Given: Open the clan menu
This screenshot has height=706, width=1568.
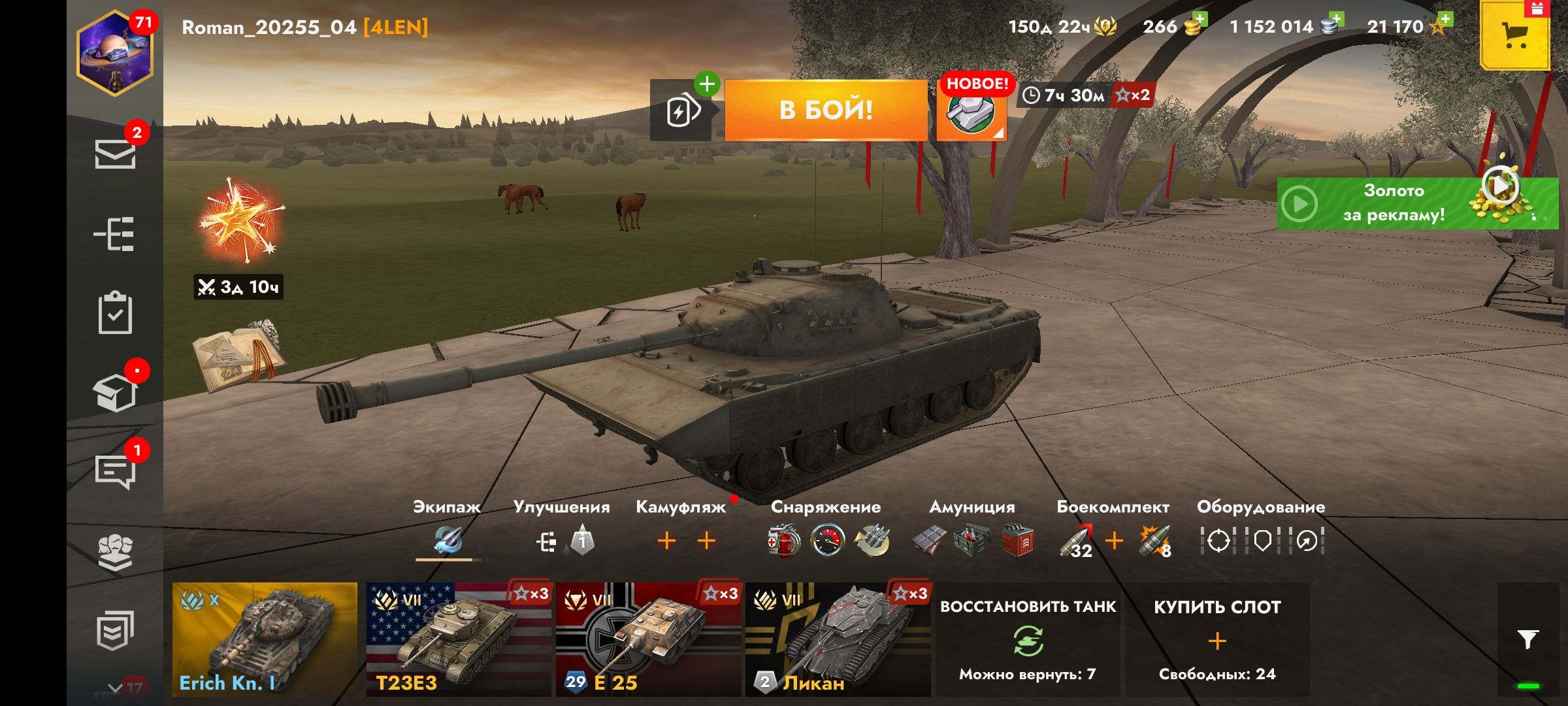Looking at the screenshot, I should (115, 552).
